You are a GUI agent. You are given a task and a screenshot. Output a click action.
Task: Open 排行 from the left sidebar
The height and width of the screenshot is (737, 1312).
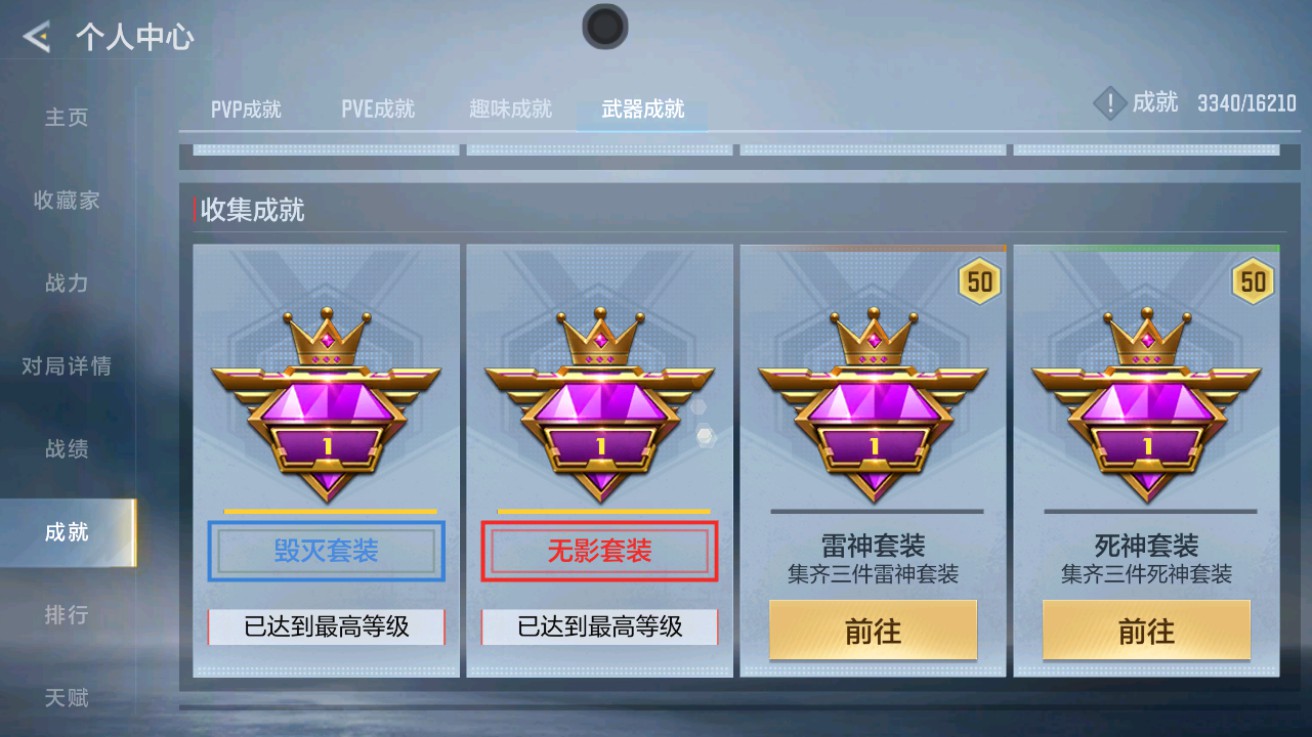65,615
